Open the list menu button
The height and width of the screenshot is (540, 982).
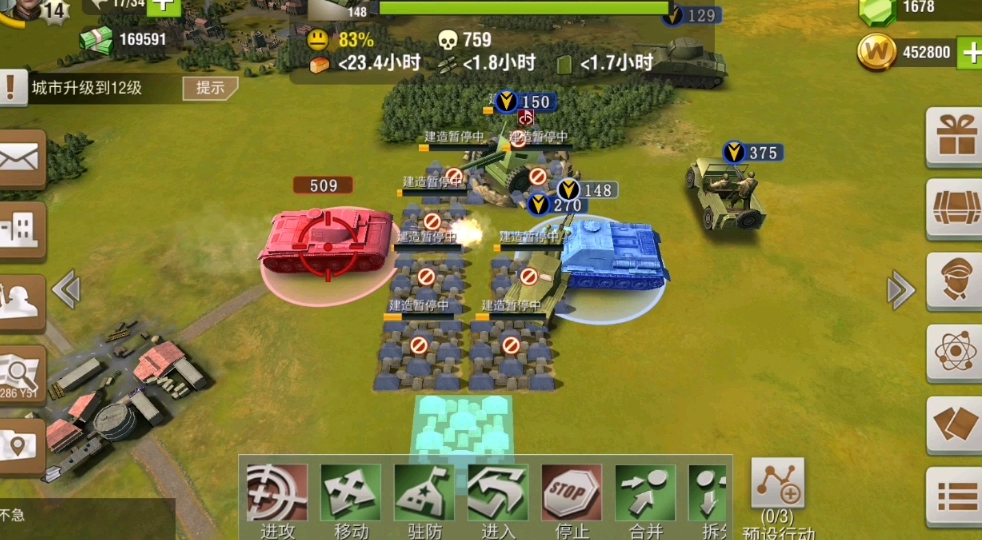tap(955, 496)
